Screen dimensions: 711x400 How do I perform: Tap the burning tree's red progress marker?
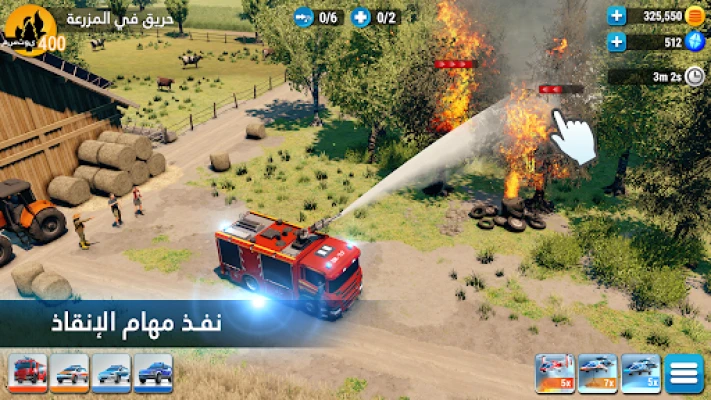[x=560, y=89]
